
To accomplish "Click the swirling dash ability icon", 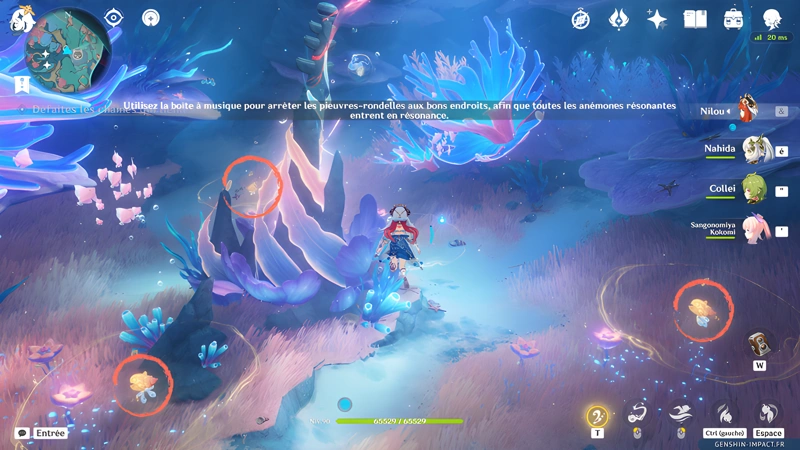I will coord(637,413).
